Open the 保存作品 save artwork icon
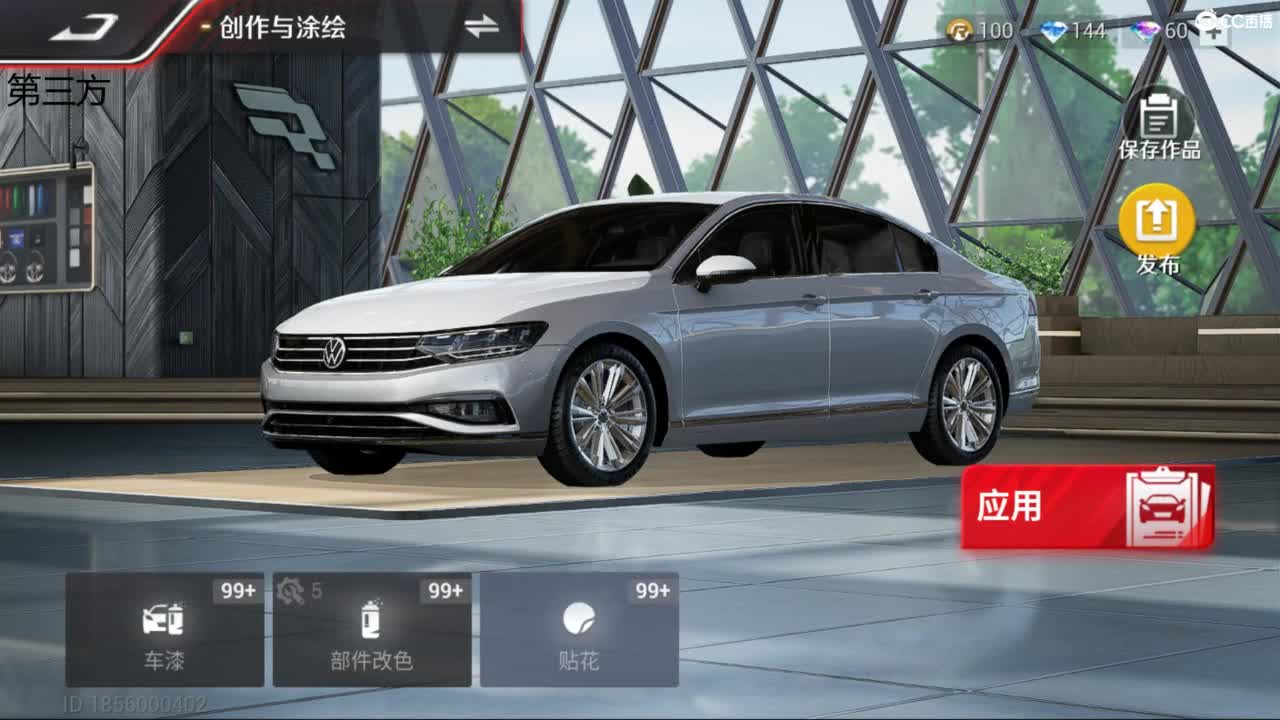 1157,120
